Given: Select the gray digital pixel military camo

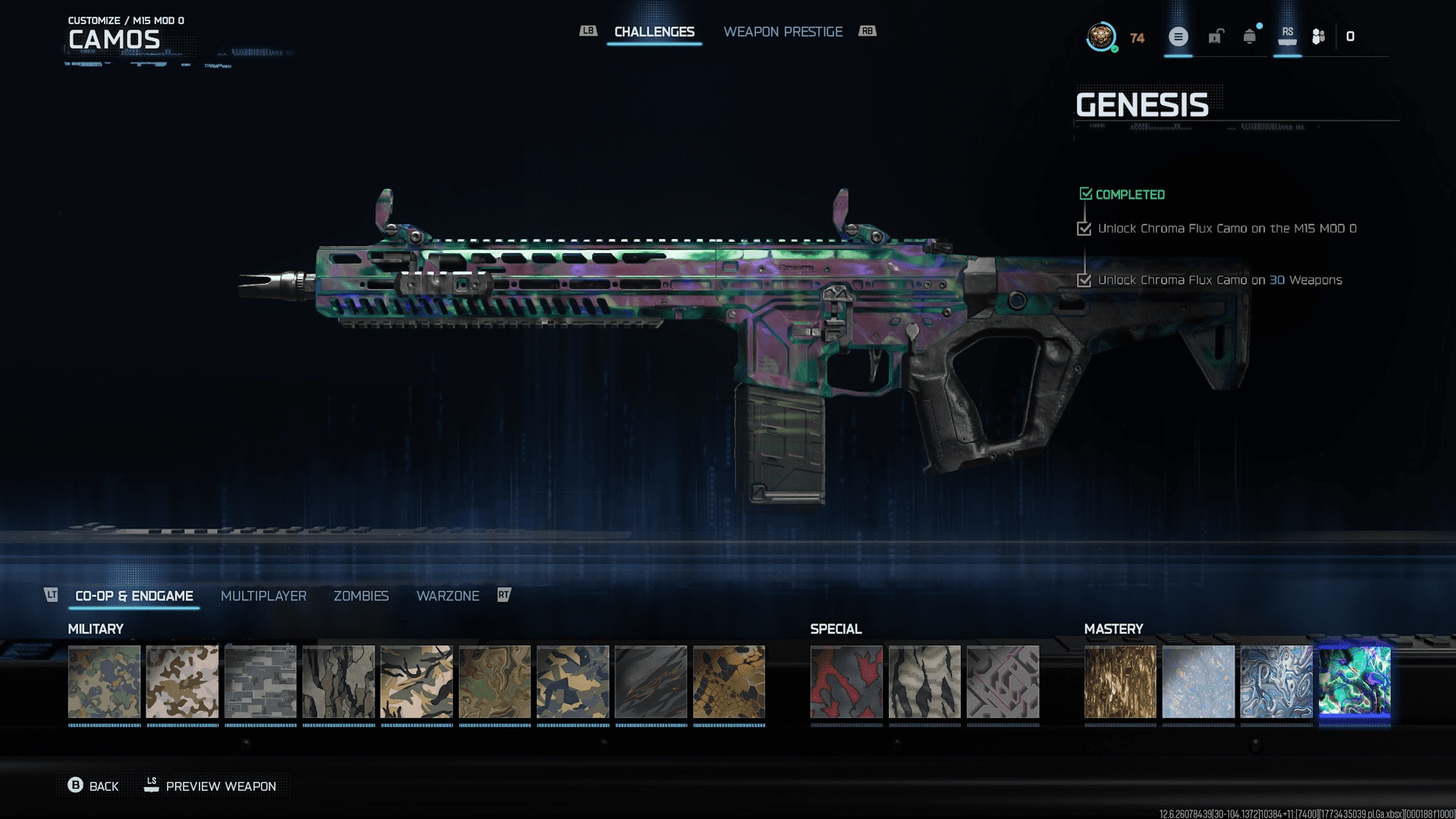Looking at the screenshot, I should (x=260, y=682).
